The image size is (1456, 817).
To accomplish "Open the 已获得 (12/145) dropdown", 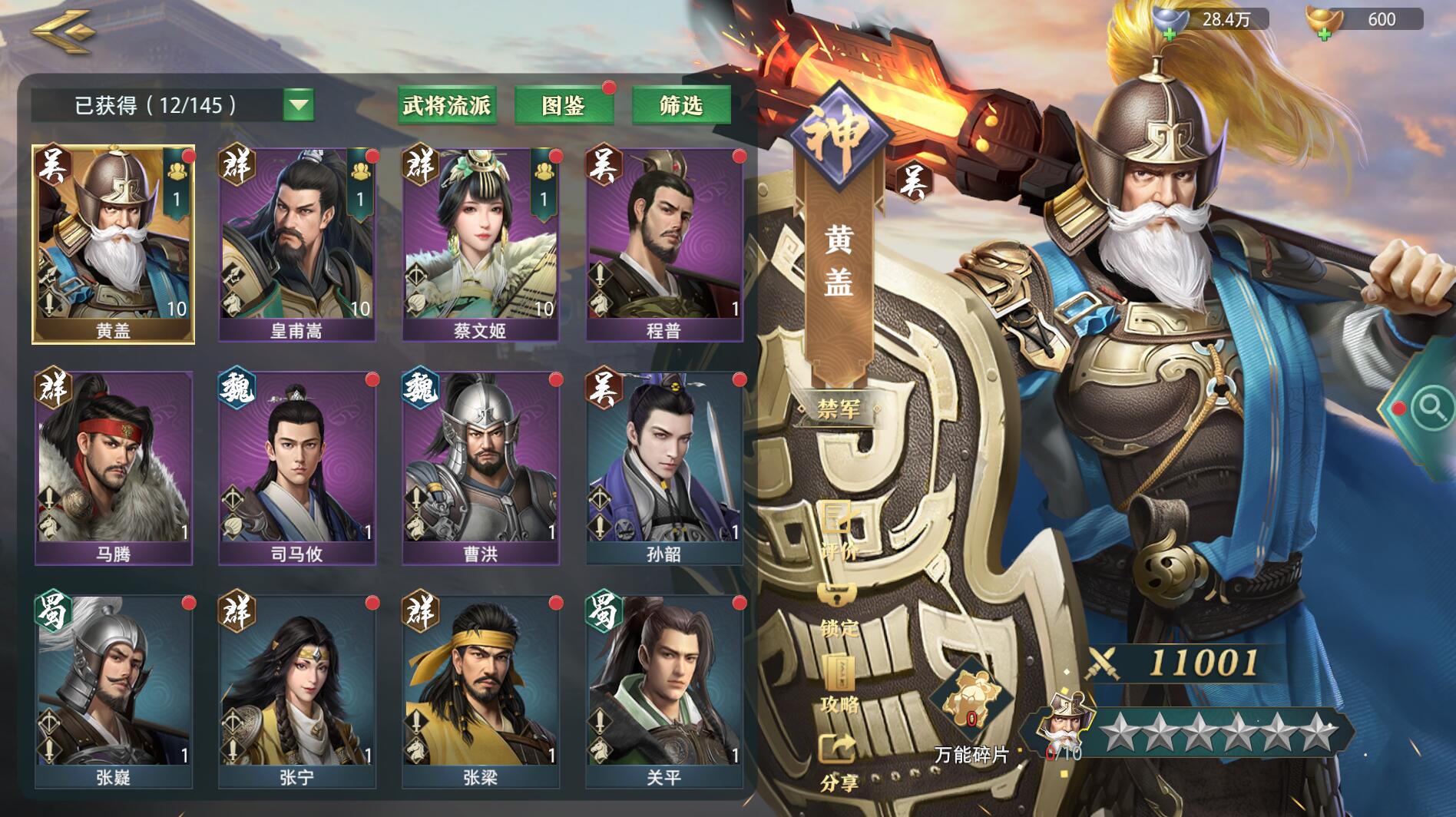I will click(298, 105).
